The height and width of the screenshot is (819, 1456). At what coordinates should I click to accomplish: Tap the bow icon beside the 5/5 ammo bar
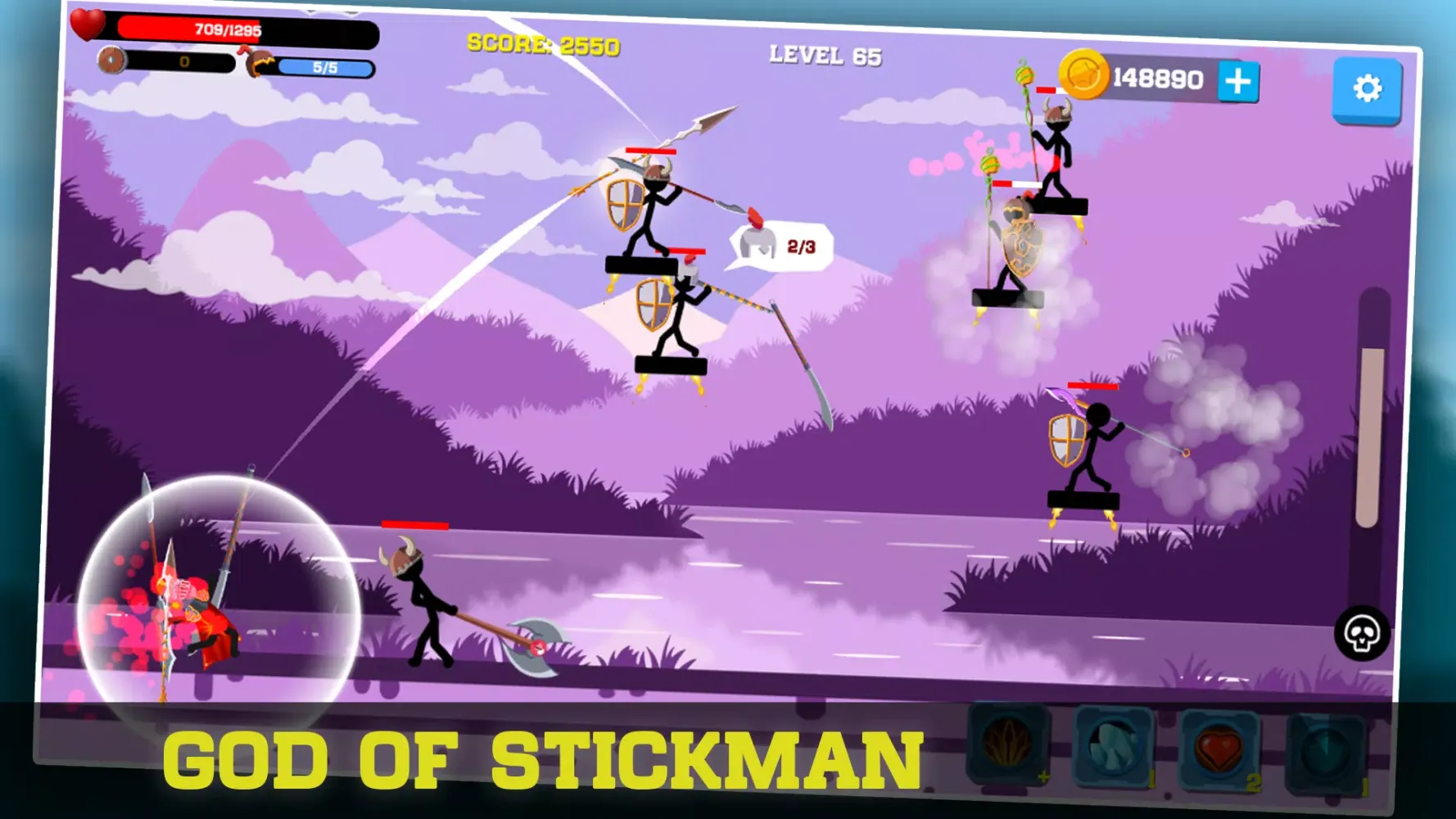tap(260, 65)
